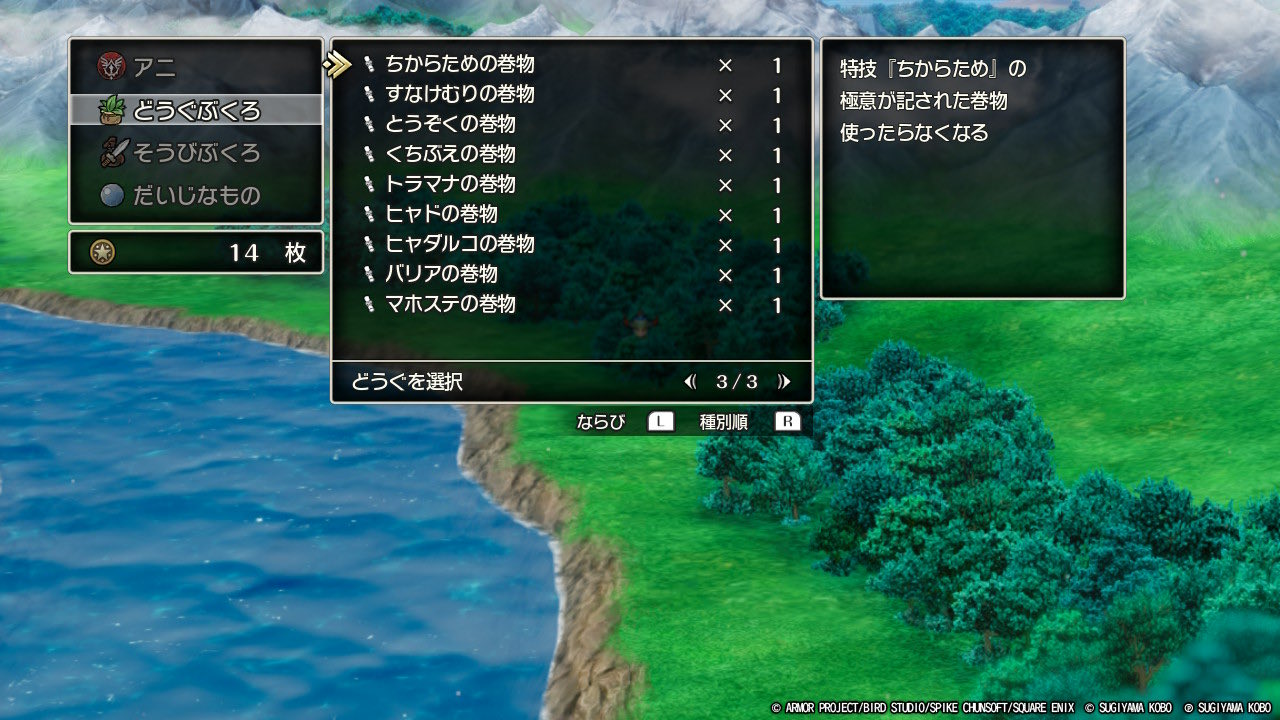Screen dimensions: 1280x720
Task: Show the だいじなもの key items
Action: pos(196,195)
